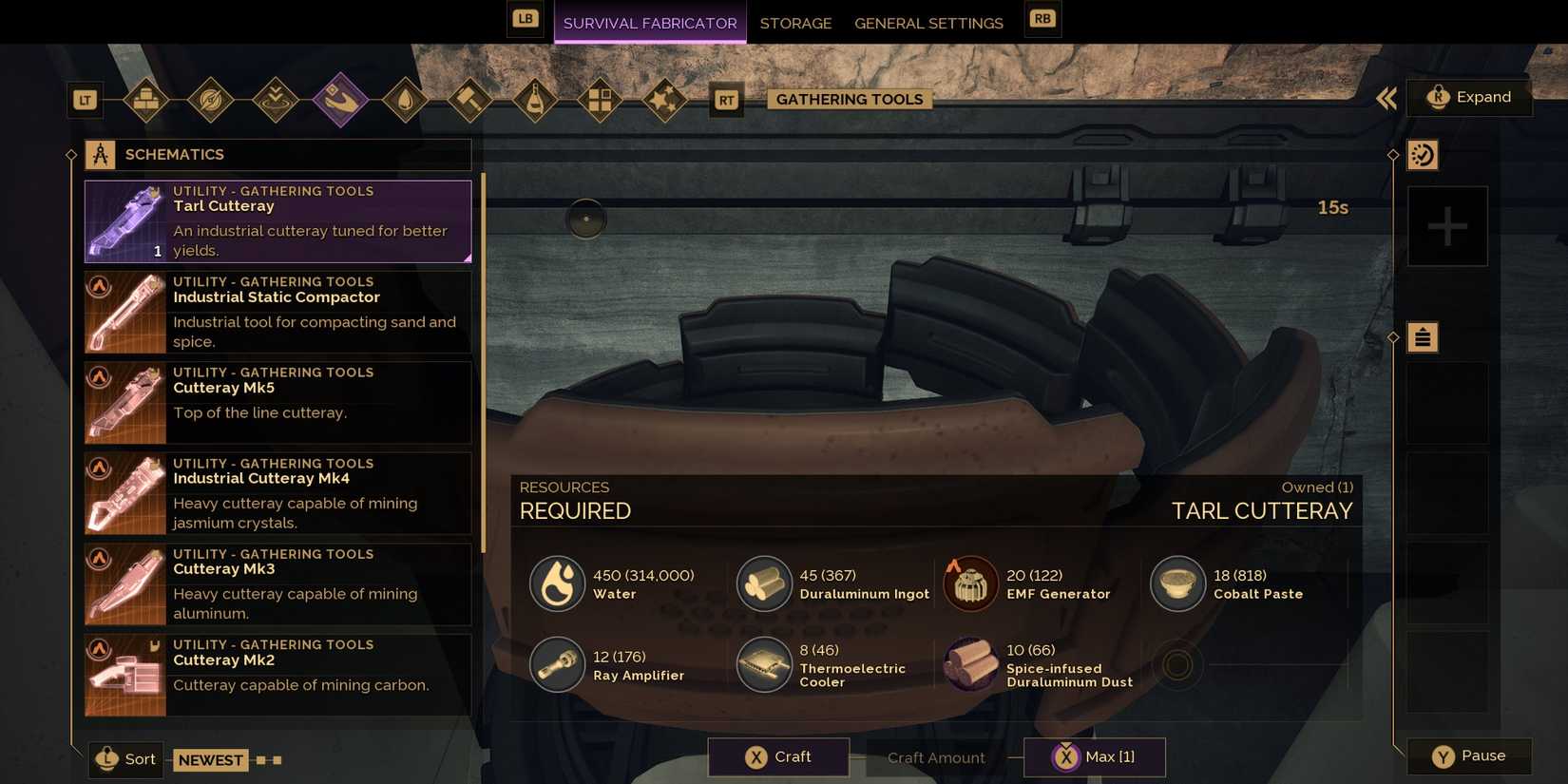Image resolution: width=1568 pixels, height=784 pixels.
Task: Open the hammer tools category
Action: tap(469, 99)
